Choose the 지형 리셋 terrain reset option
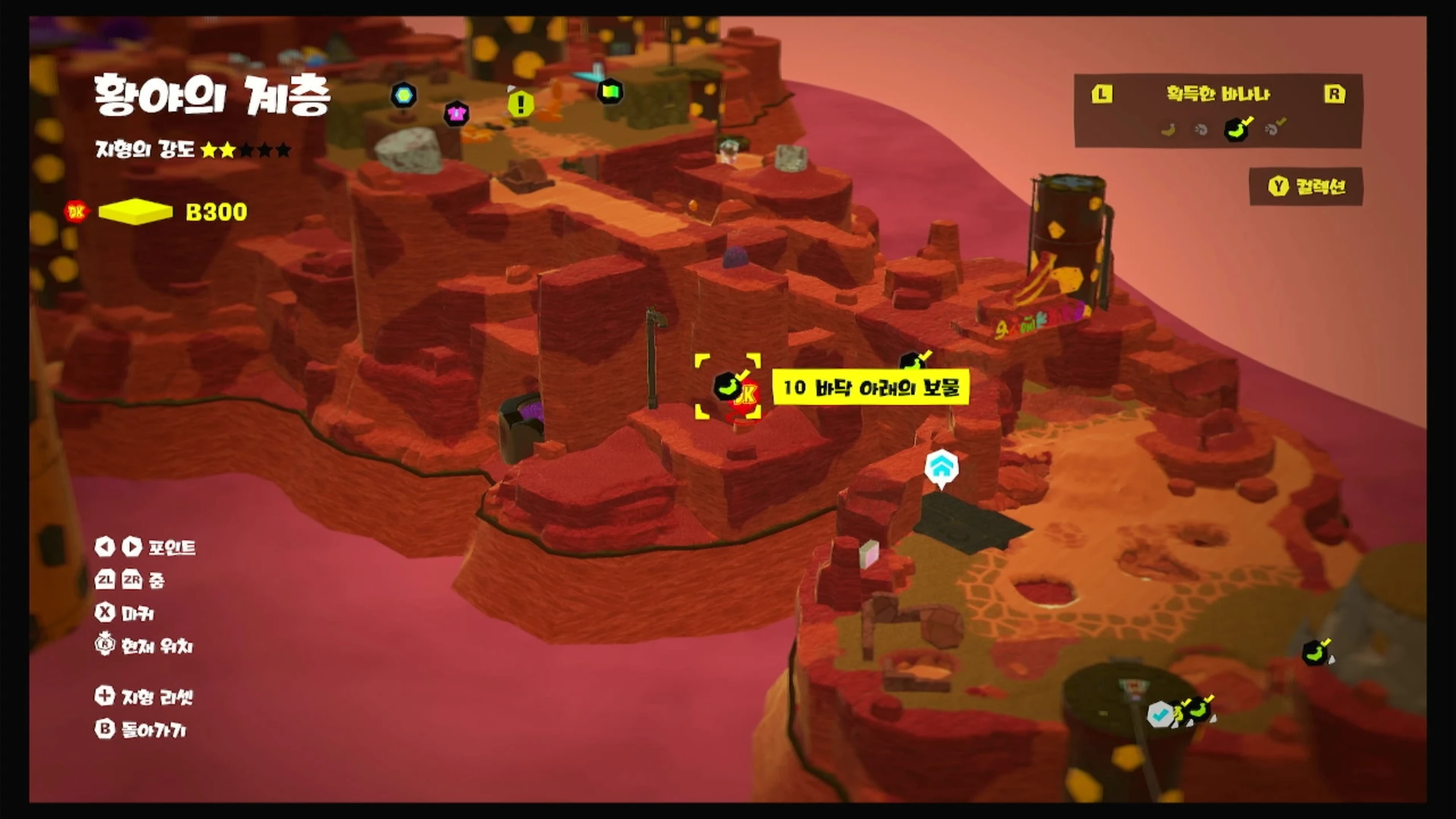This screenshot has height=819, width=1456. pos(144,696)
